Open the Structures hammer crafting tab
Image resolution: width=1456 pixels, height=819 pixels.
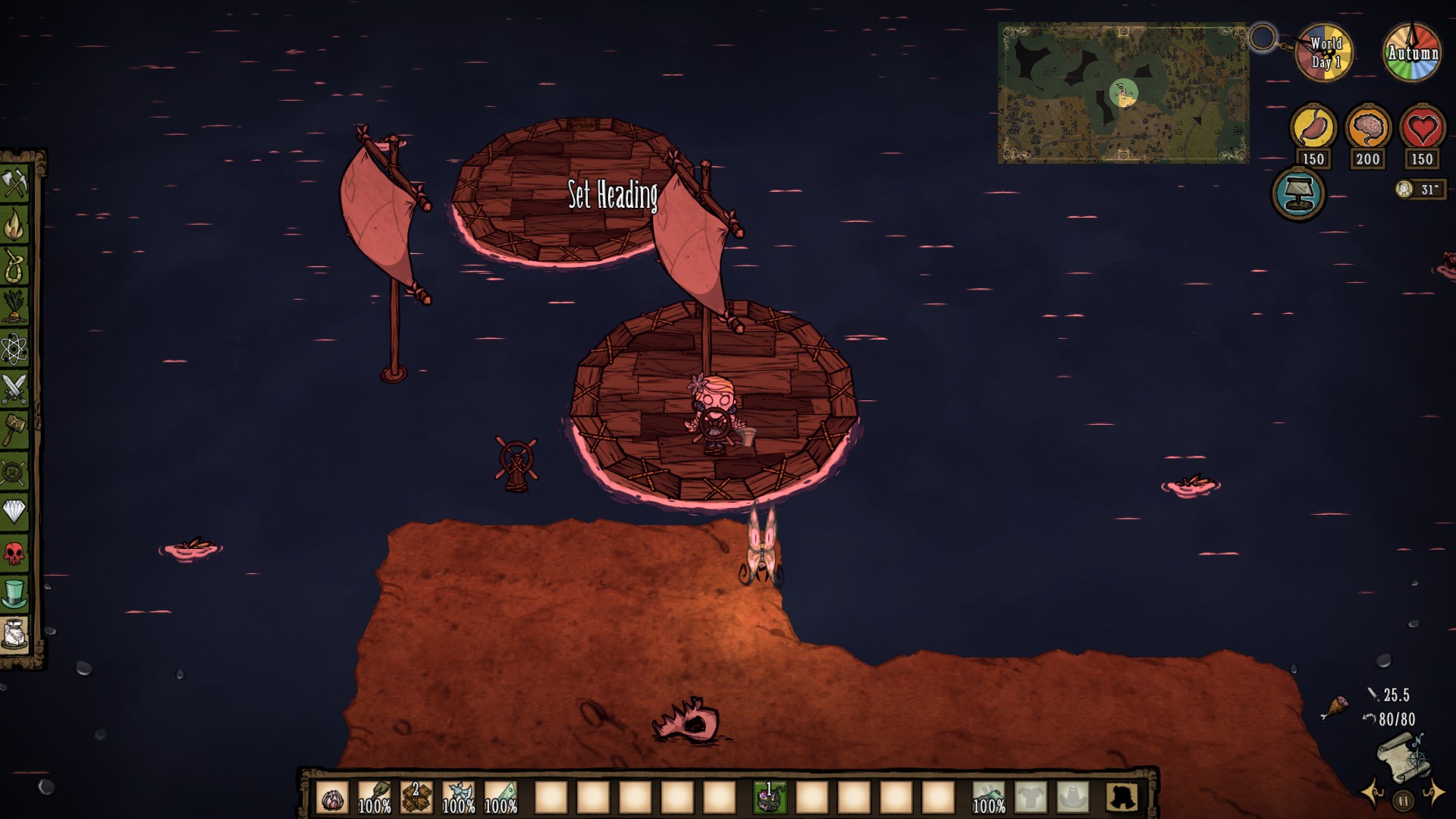point(14,430)
